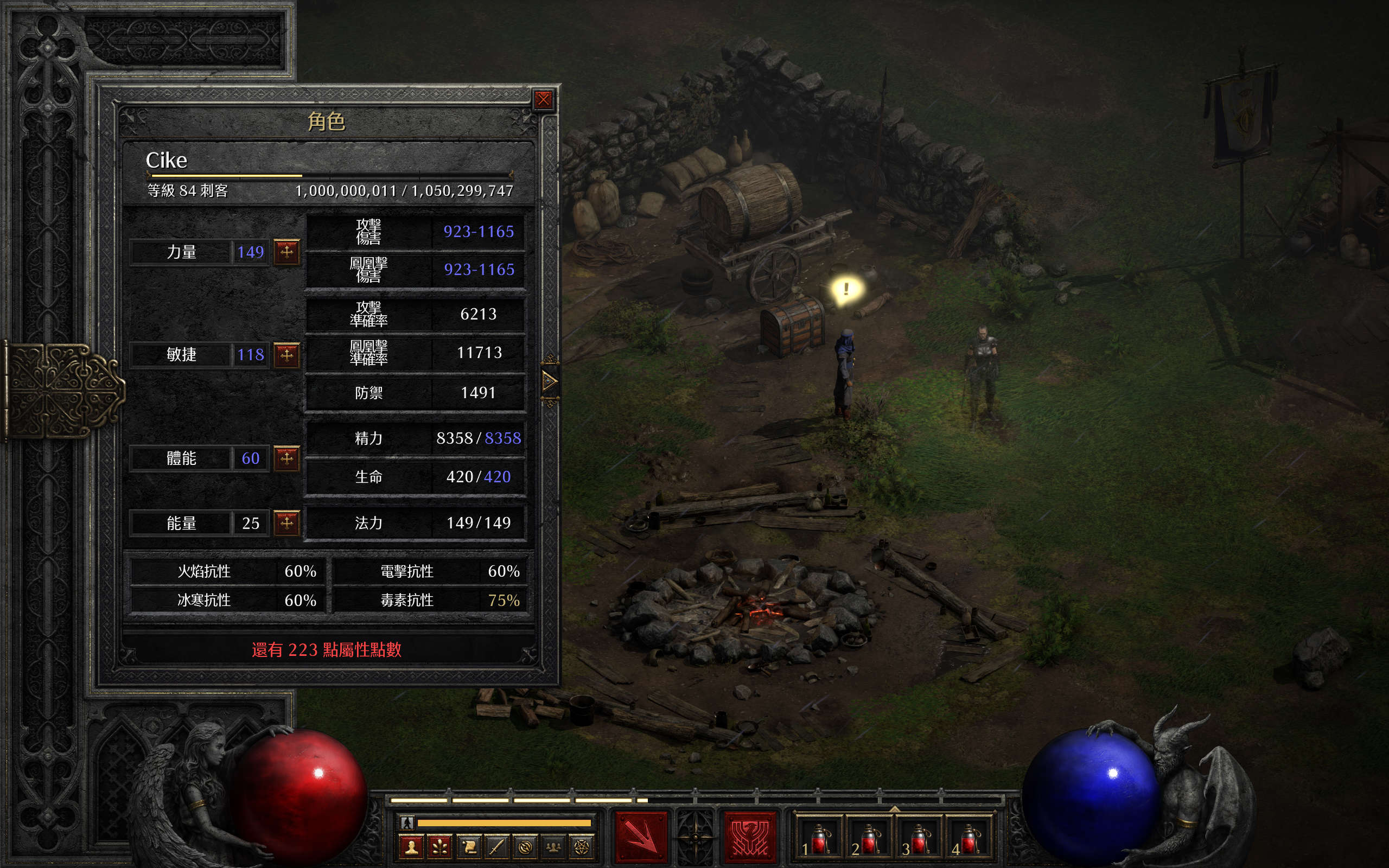Select the circular swirl icon in the mini menu
The image size is (1389, 868).
[525, 847]
